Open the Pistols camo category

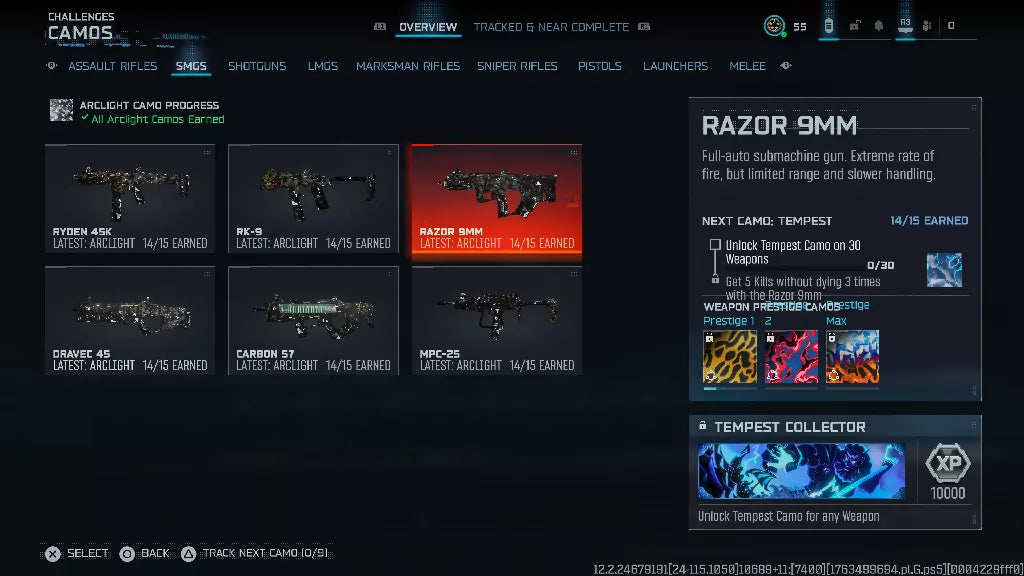click(600, 66)
